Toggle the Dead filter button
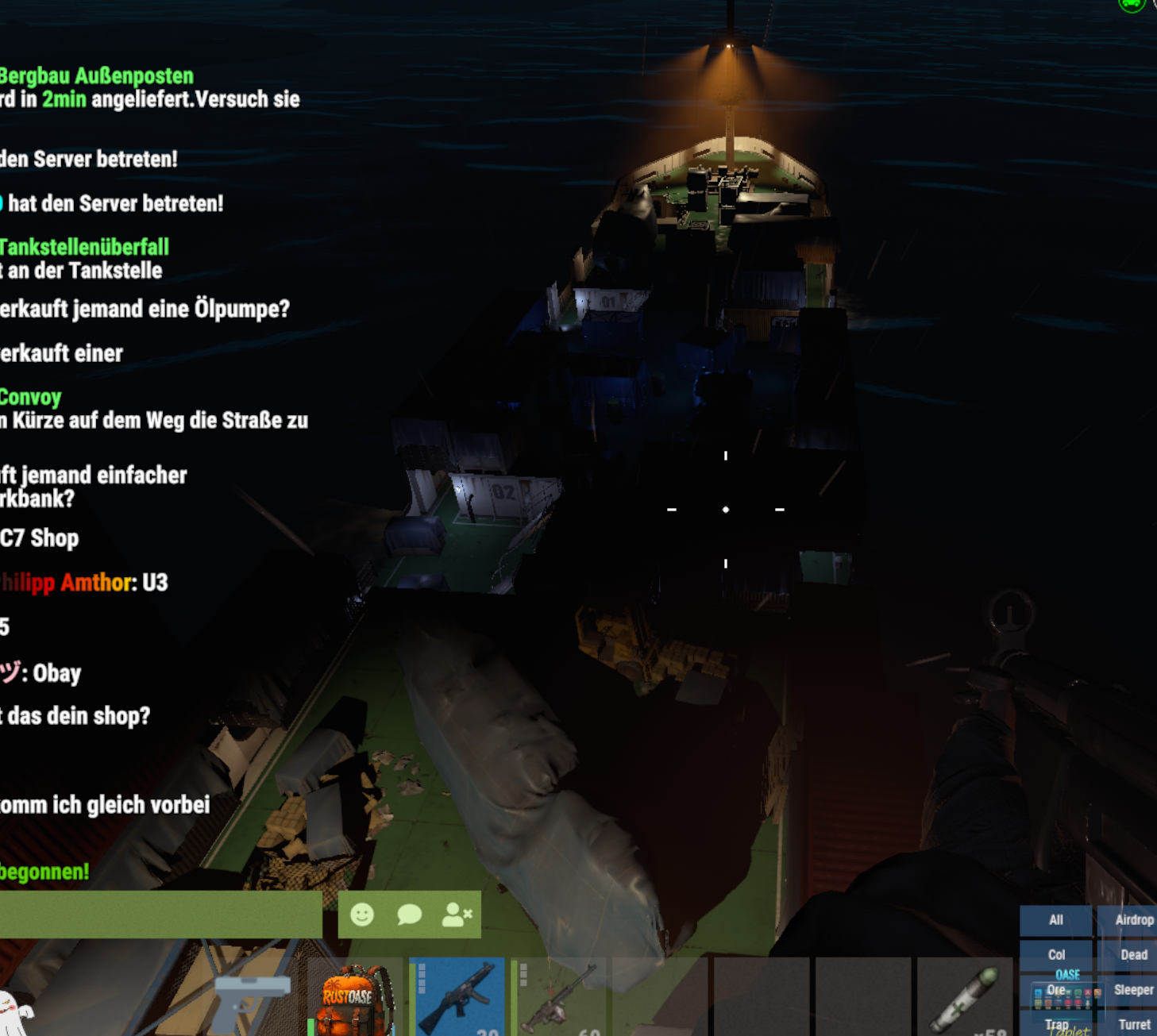 click(x=1133, y=955)
